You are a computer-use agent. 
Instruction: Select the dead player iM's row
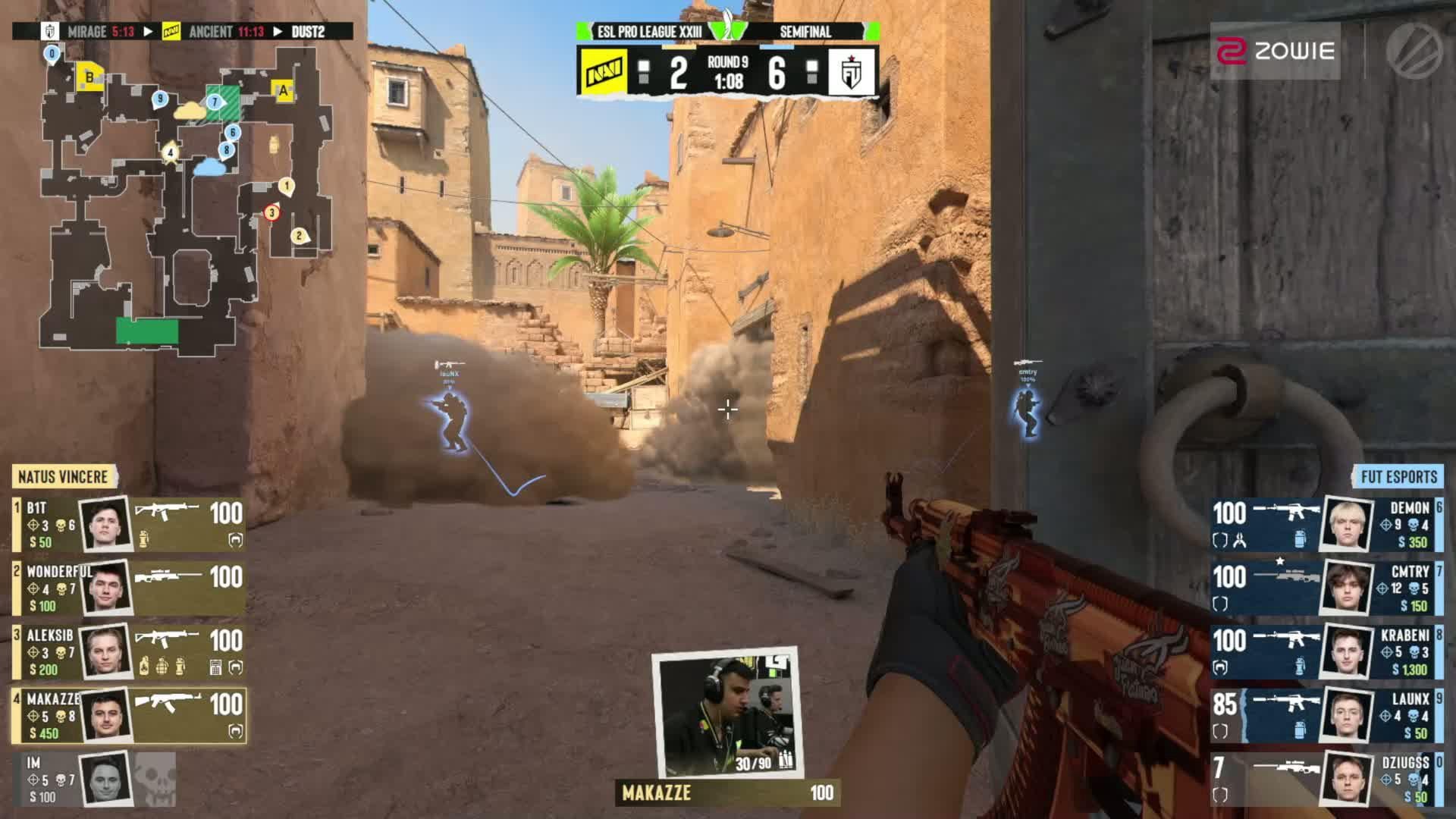[95, 780]
